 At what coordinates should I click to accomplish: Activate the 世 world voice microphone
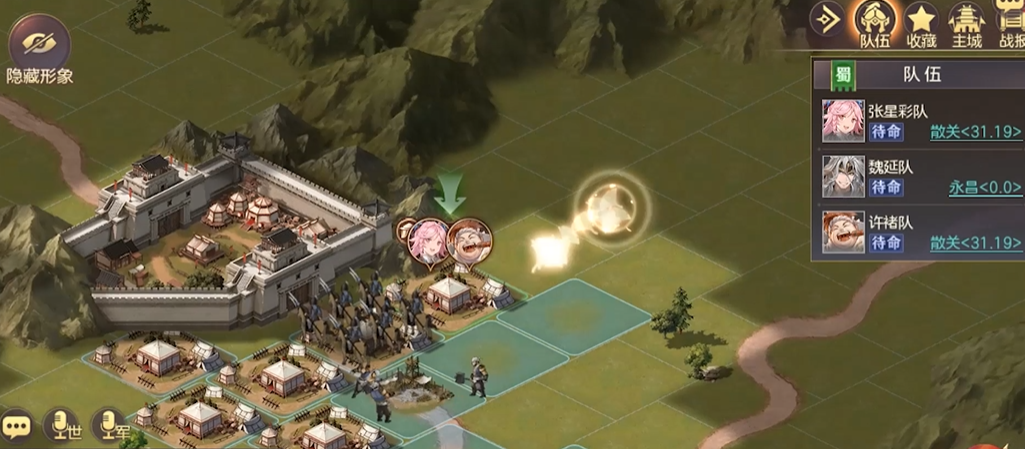pyautogui.click(x=66, y=426)
